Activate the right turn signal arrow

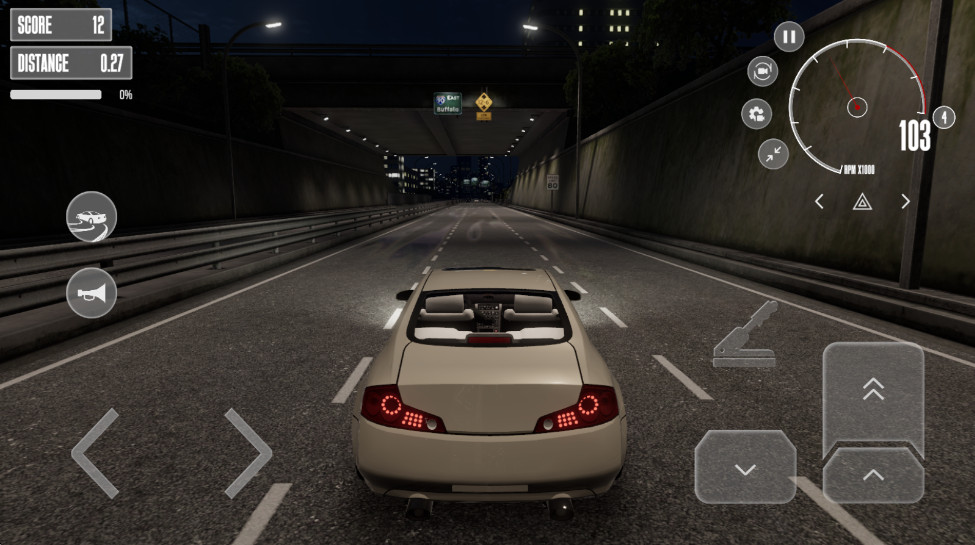(x=905, y=202)
